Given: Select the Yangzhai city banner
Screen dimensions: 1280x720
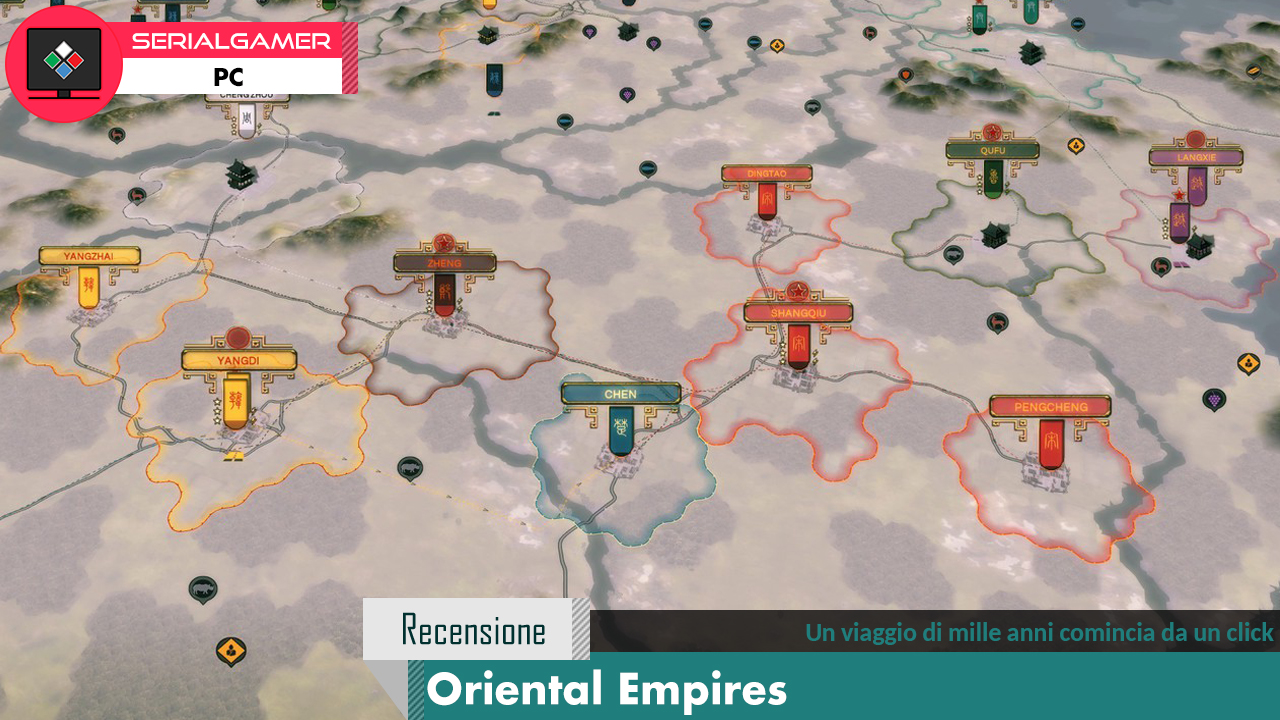Looking at the screenshot, I should pyautogui.click(x=89, y=257).
